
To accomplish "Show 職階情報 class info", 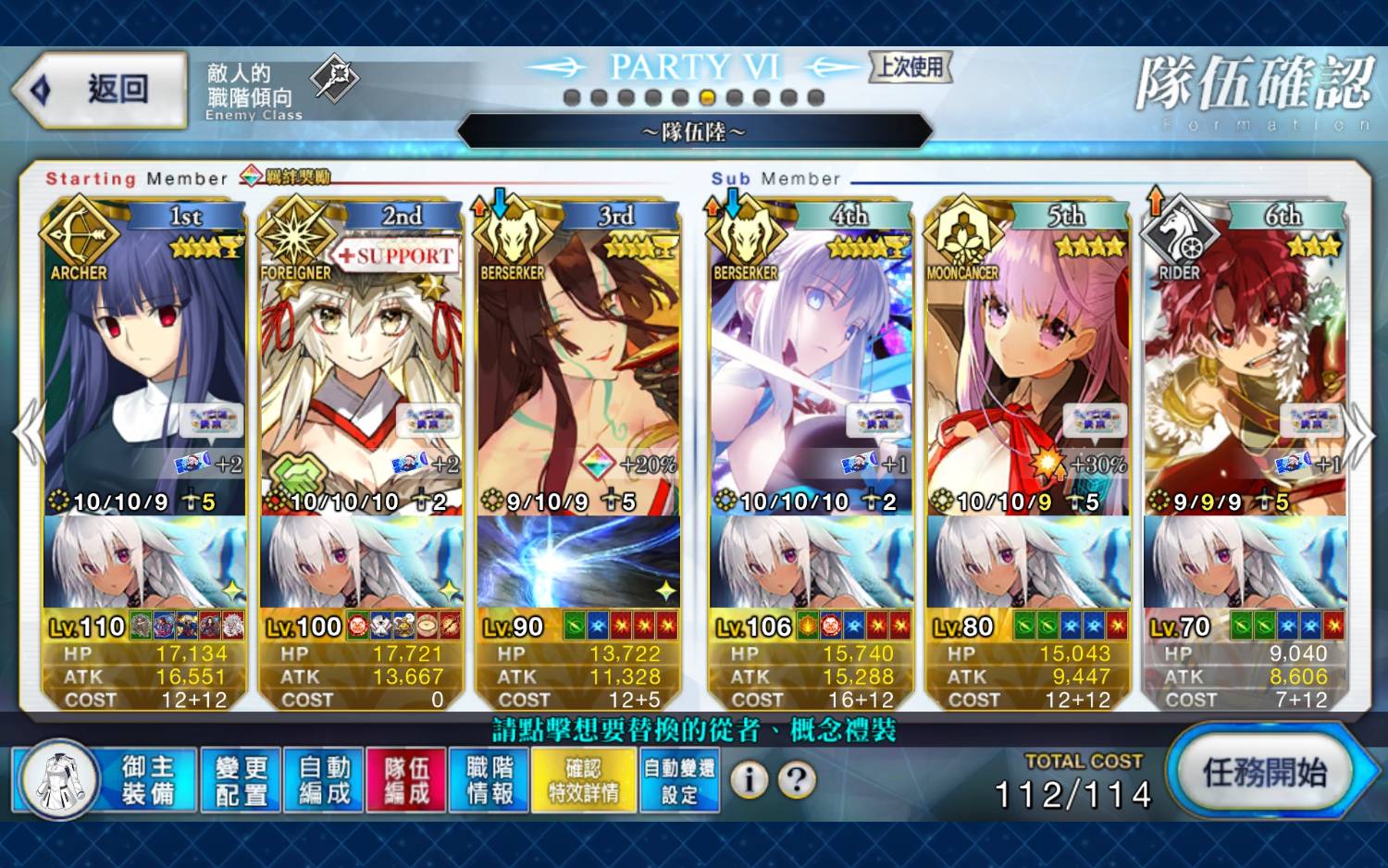I will click(490, 780).
